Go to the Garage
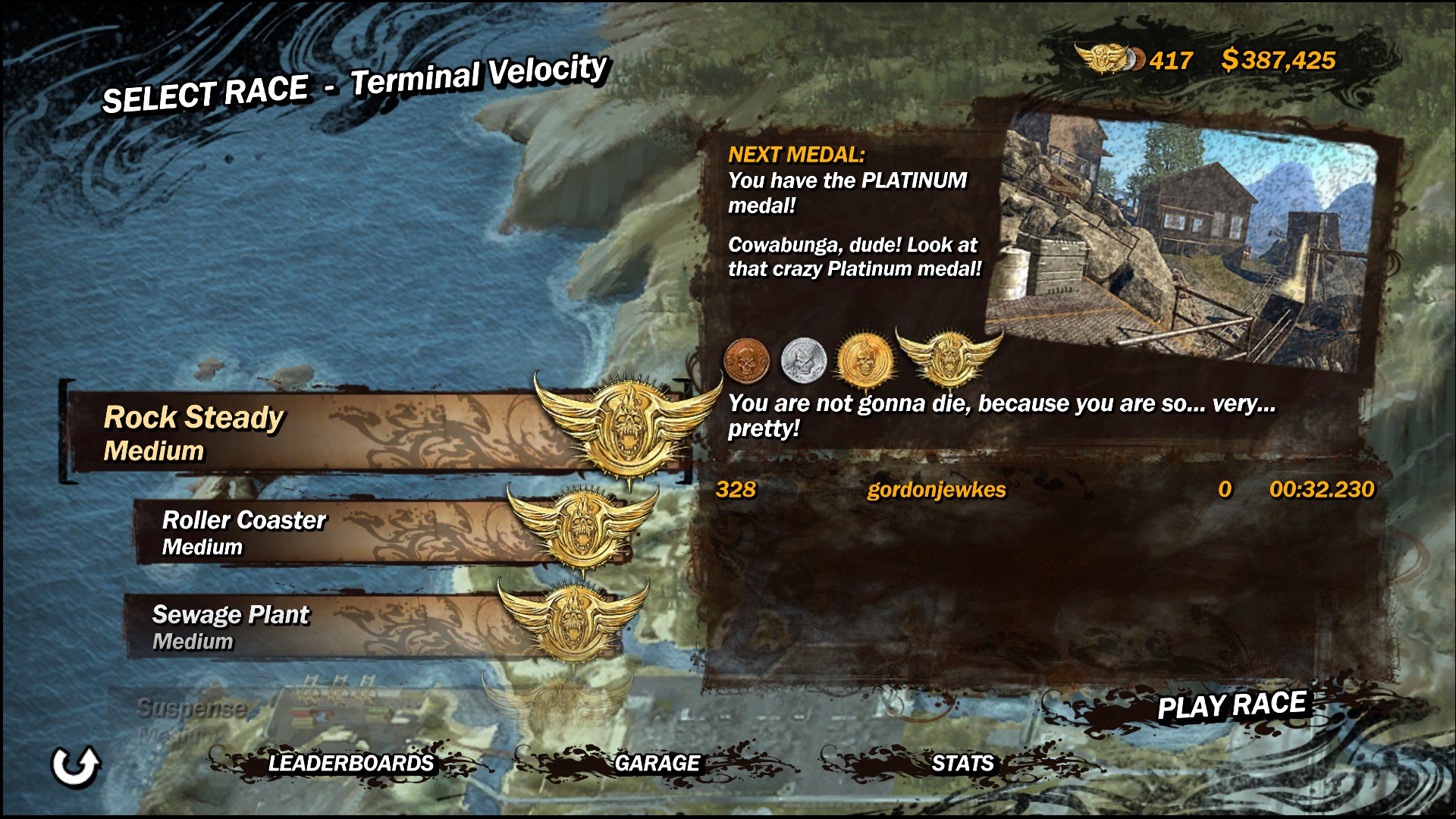Screen dimensions: 1456x819 [657, 763]
